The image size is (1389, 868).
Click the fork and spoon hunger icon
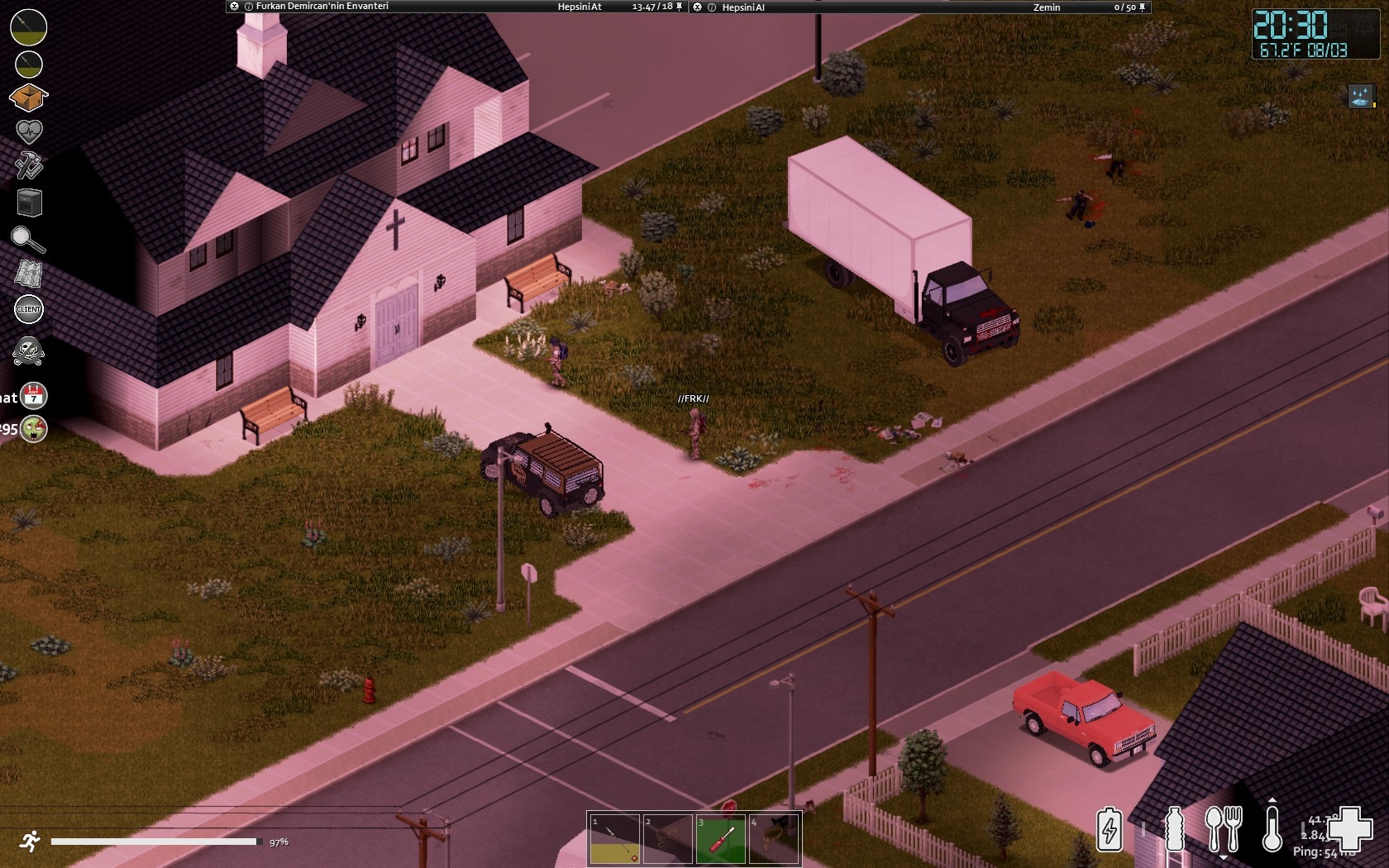click(1223, 828)
